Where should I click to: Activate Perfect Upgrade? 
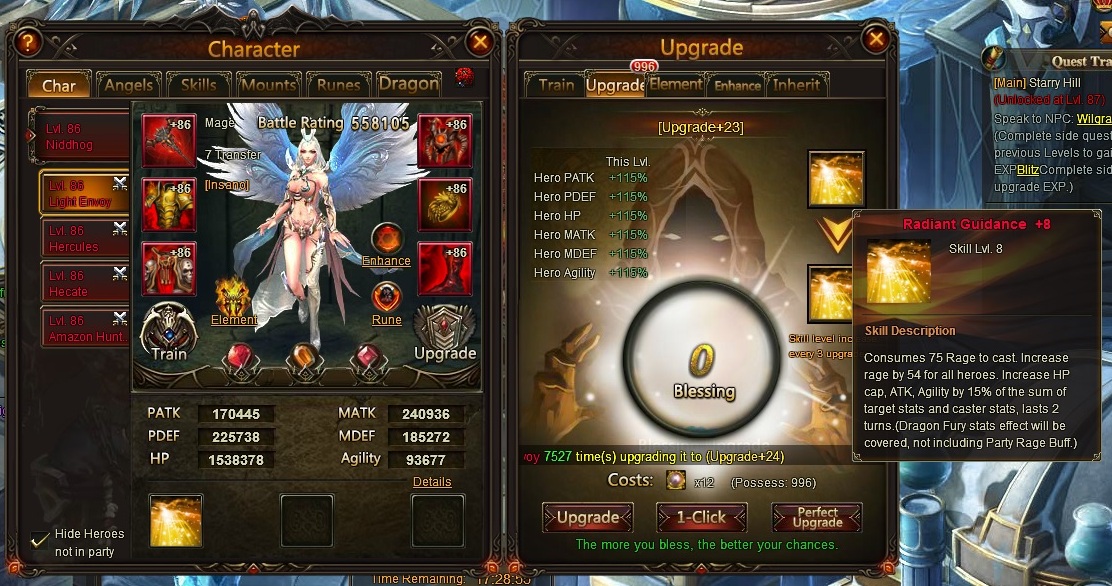[817, 517]
